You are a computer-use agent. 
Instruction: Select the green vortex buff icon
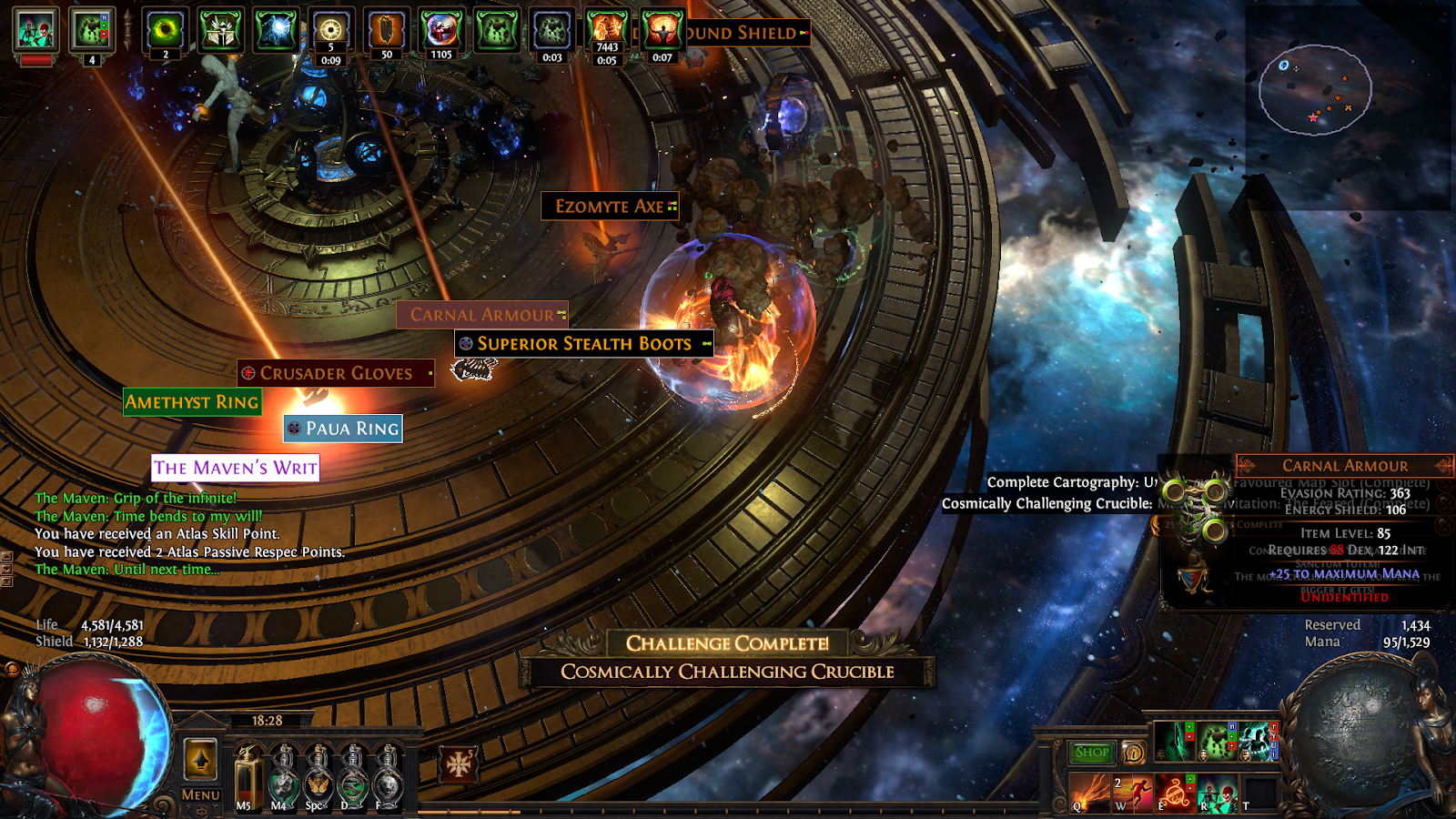165,31
